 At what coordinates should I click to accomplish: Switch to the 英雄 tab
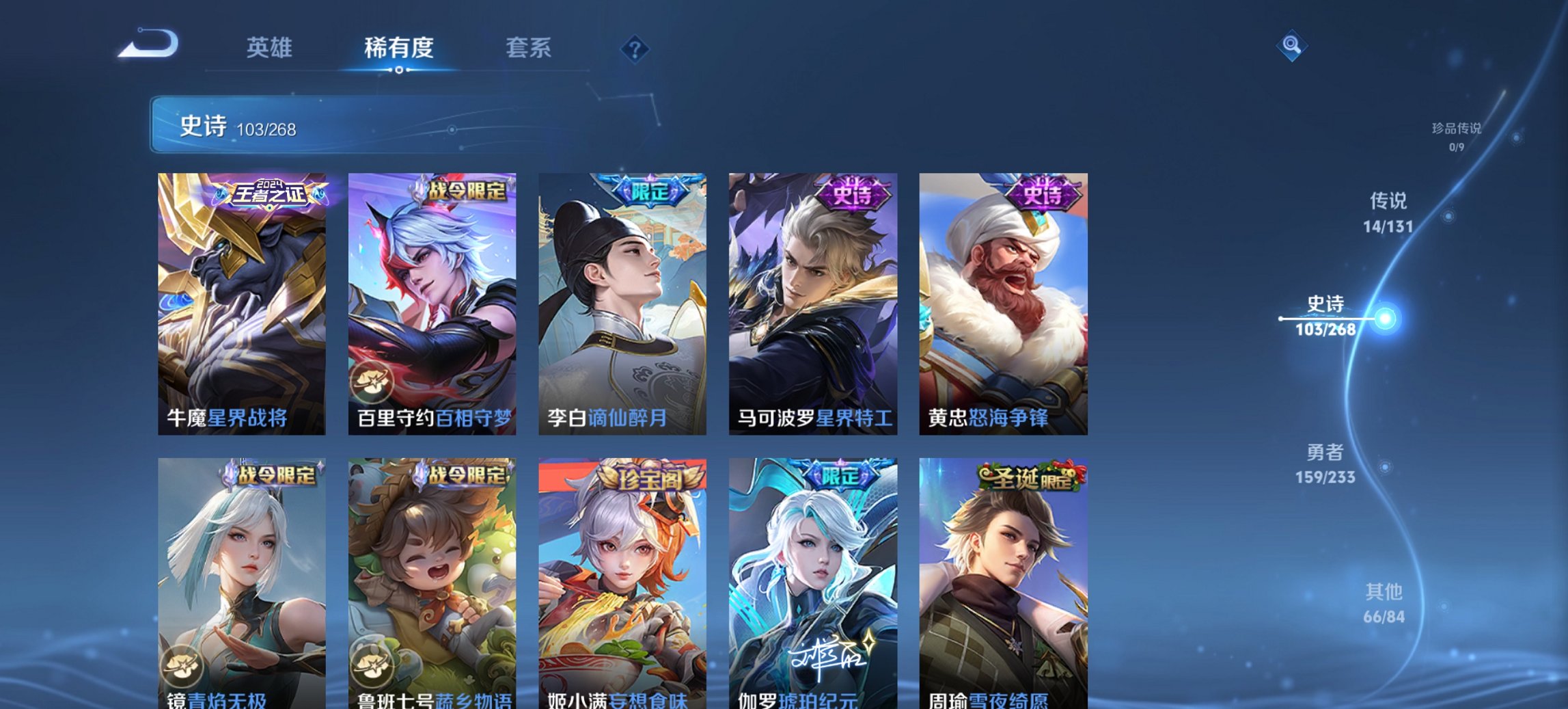[x=271, y=48]
